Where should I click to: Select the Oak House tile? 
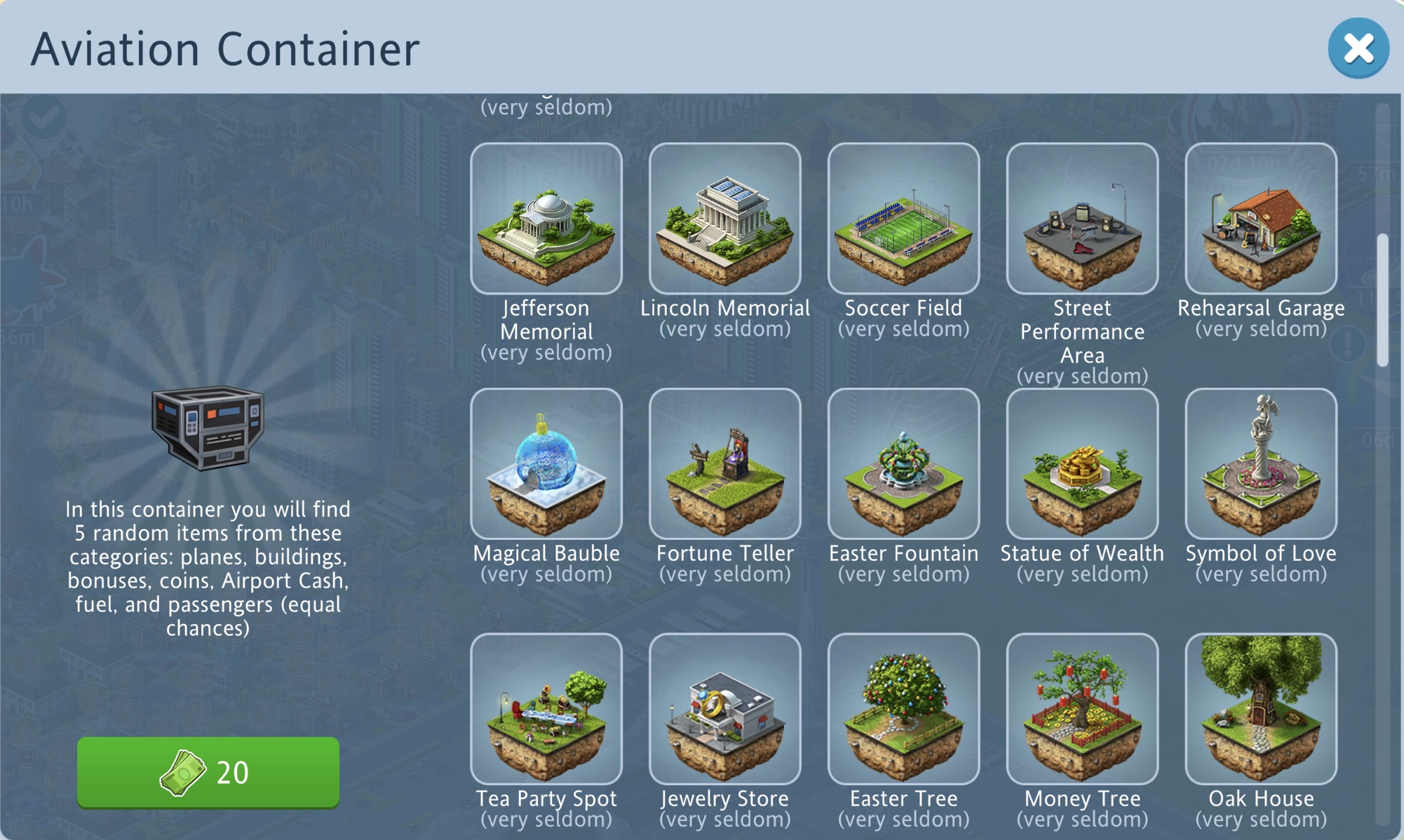[x=1260, y=709]
